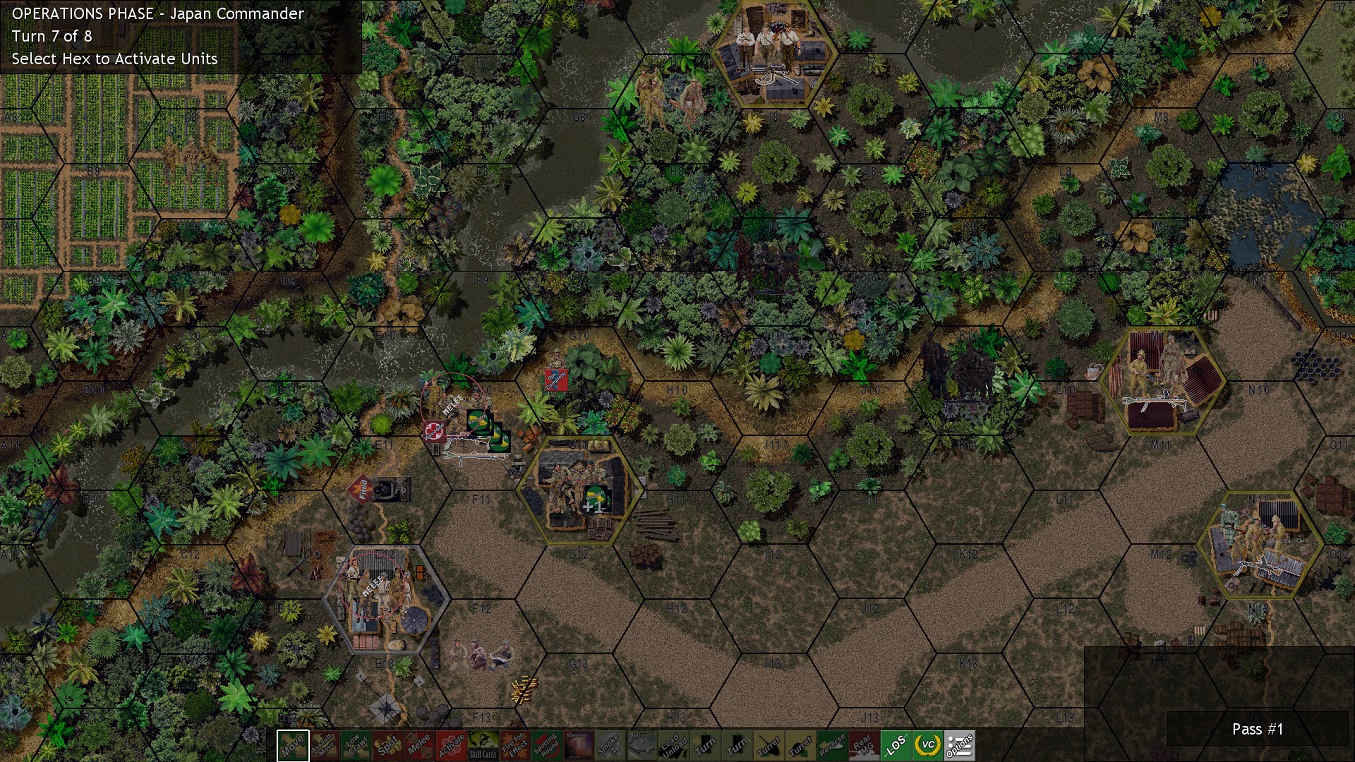The height and width of the screenshot is (762, 1355).
Task: Activate the Spot action button
Action: point(387,746)
